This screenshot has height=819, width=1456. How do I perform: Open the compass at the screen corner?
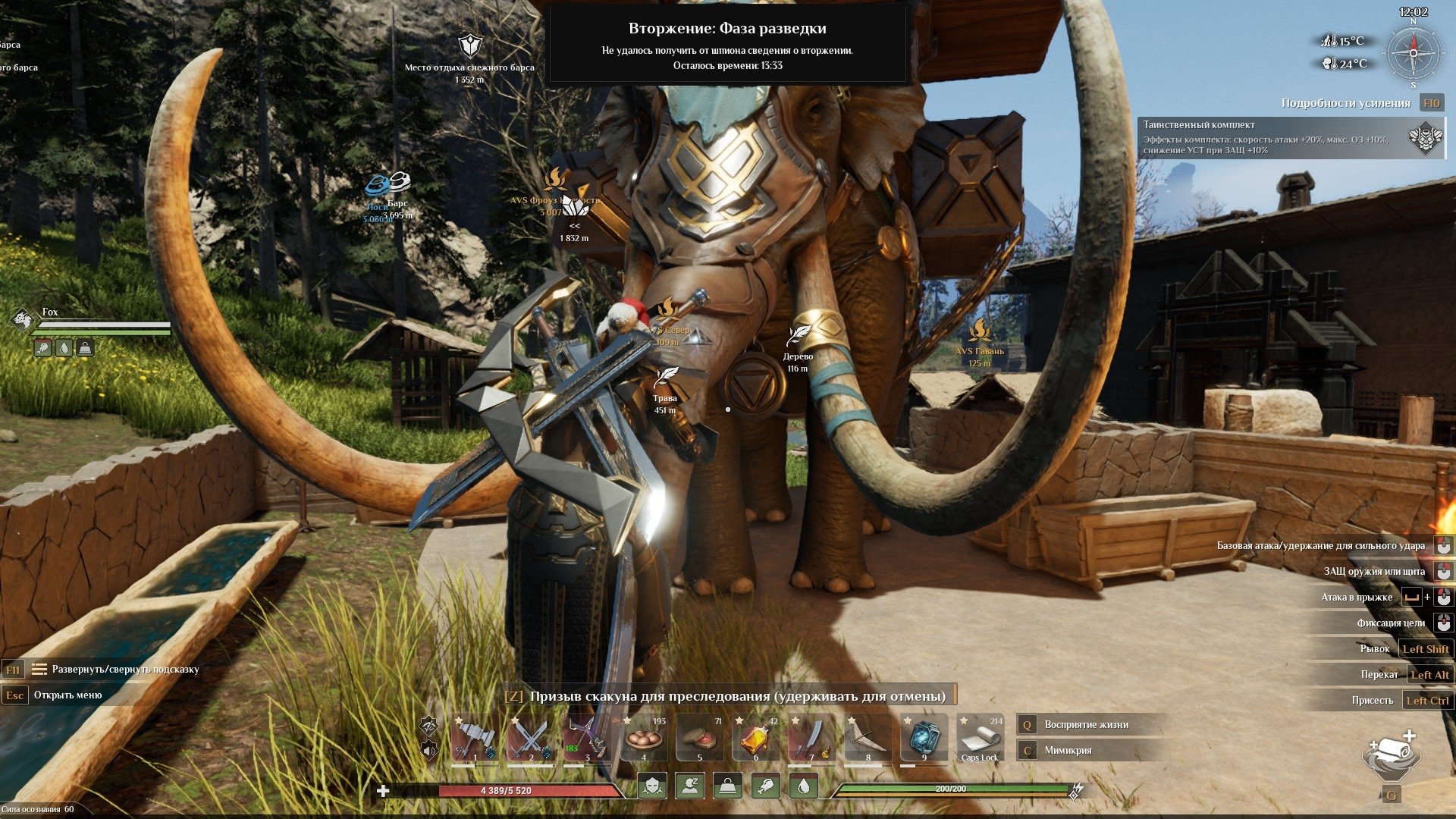(x=1413, y=53)
